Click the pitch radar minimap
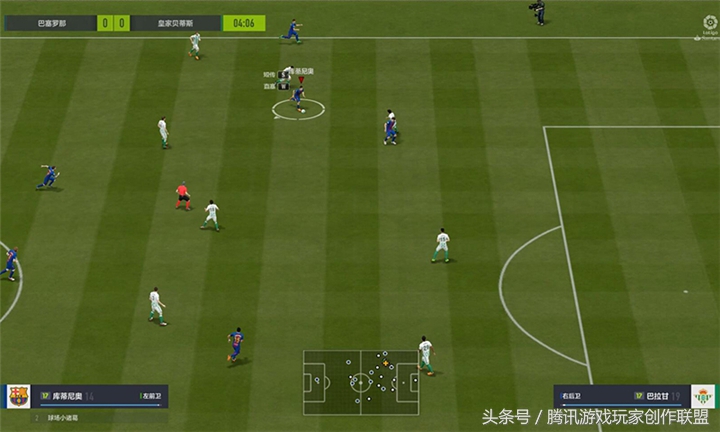The image size is (720, 432). pos(362,381)
